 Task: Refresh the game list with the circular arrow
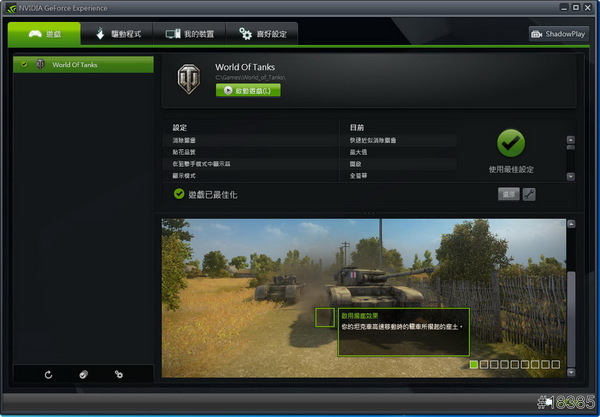point(48,374)
